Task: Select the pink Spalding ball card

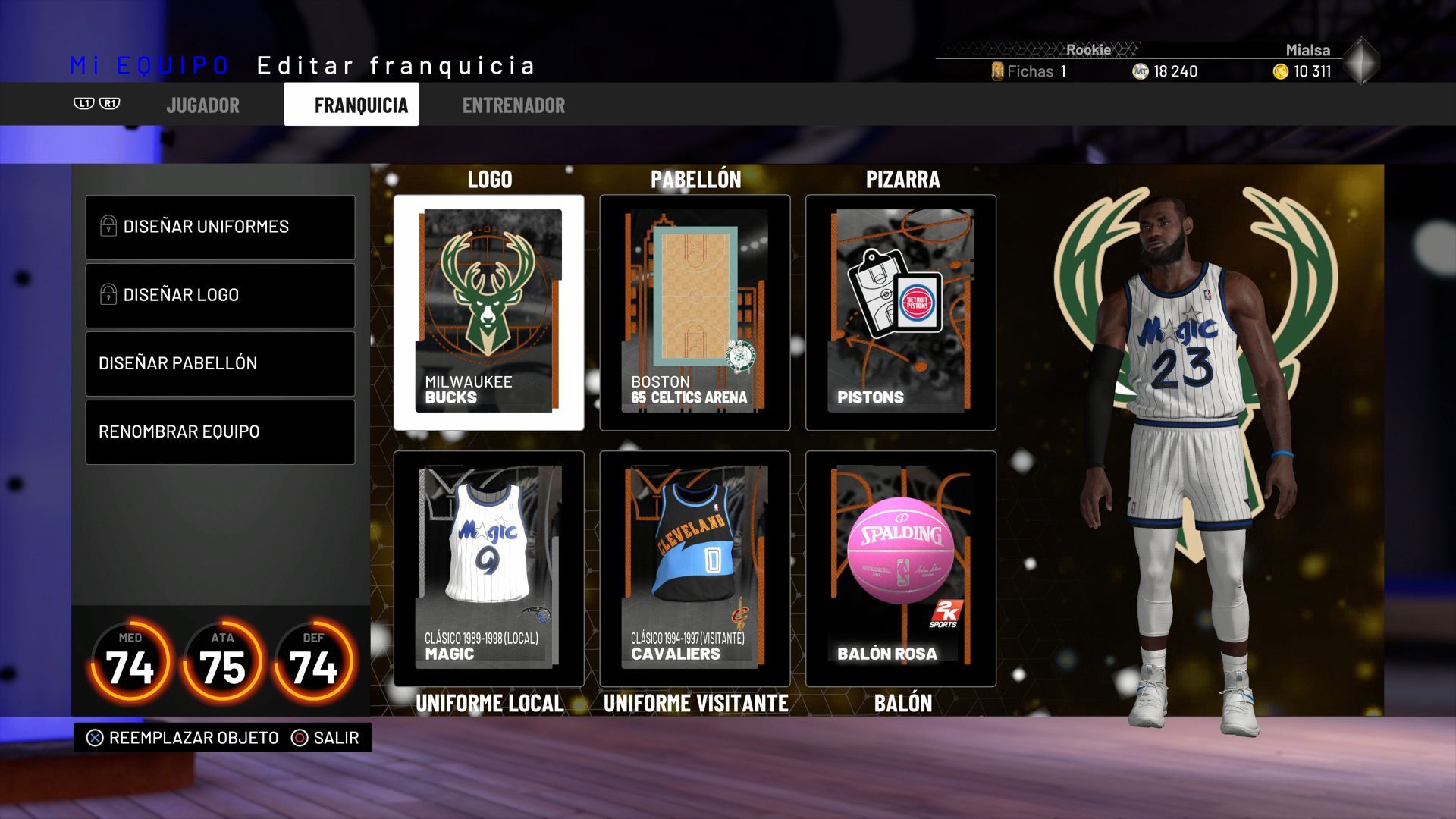Action: tap(901, 568)
